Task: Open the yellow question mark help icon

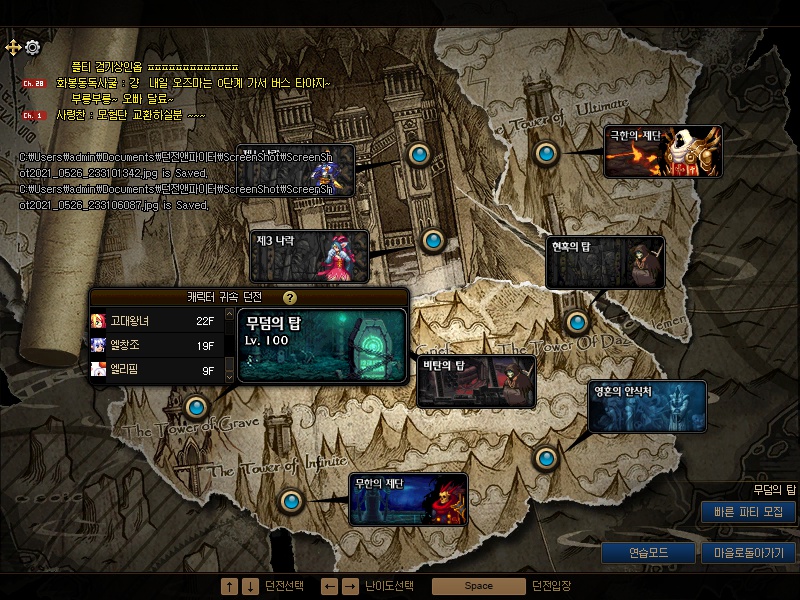Action: (290, 298)
